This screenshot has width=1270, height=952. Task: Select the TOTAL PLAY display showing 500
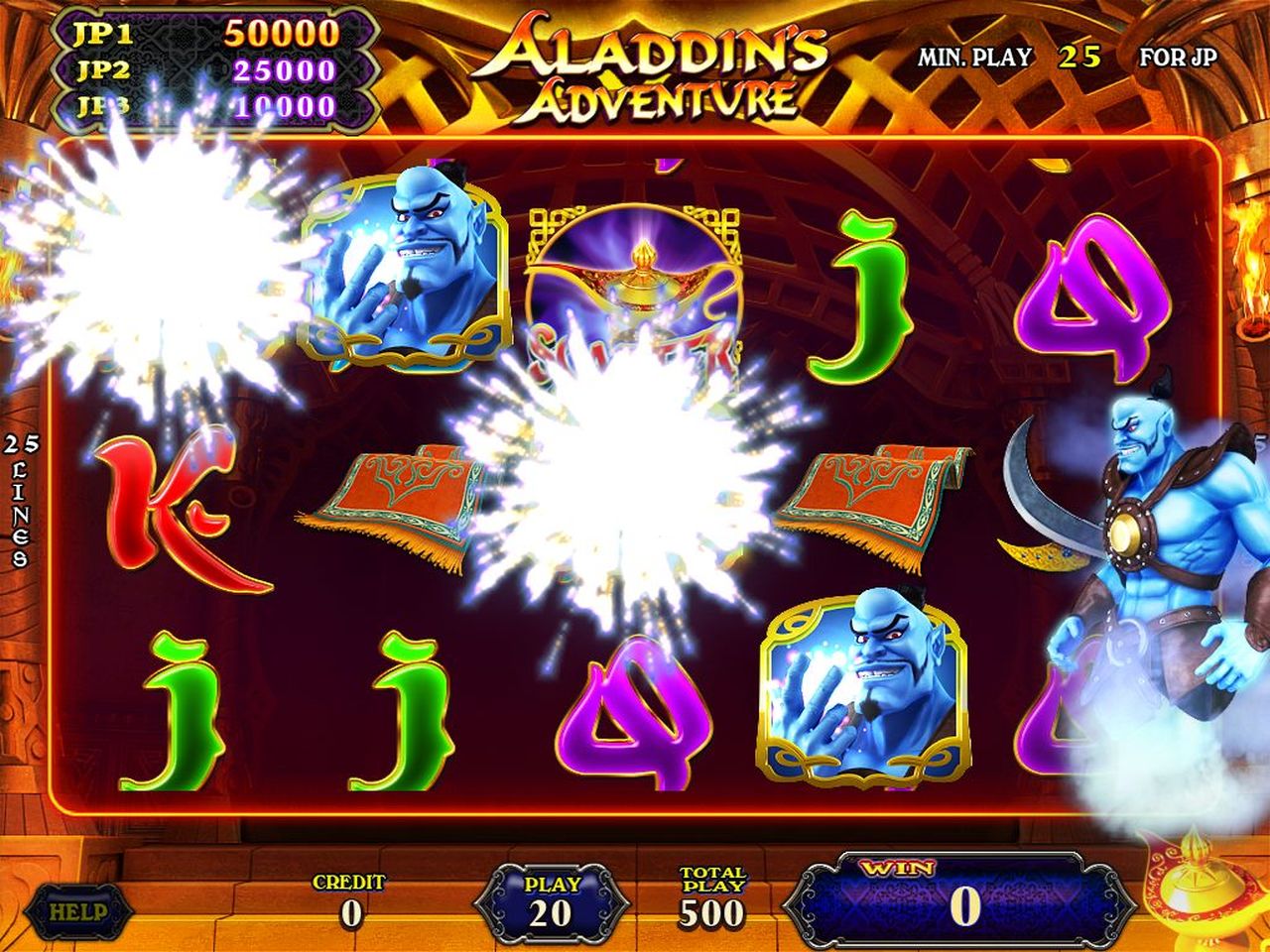(716, 897)
